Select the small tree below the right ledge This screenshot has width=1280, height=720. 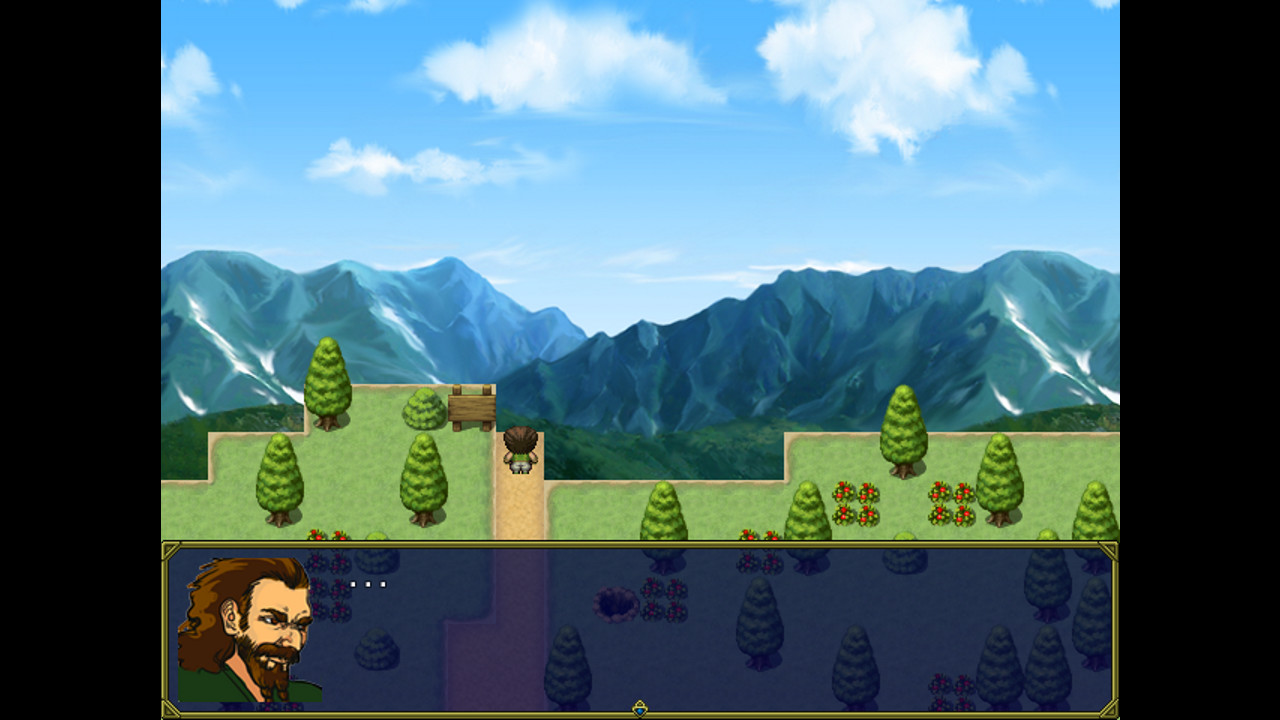point(663,510)
